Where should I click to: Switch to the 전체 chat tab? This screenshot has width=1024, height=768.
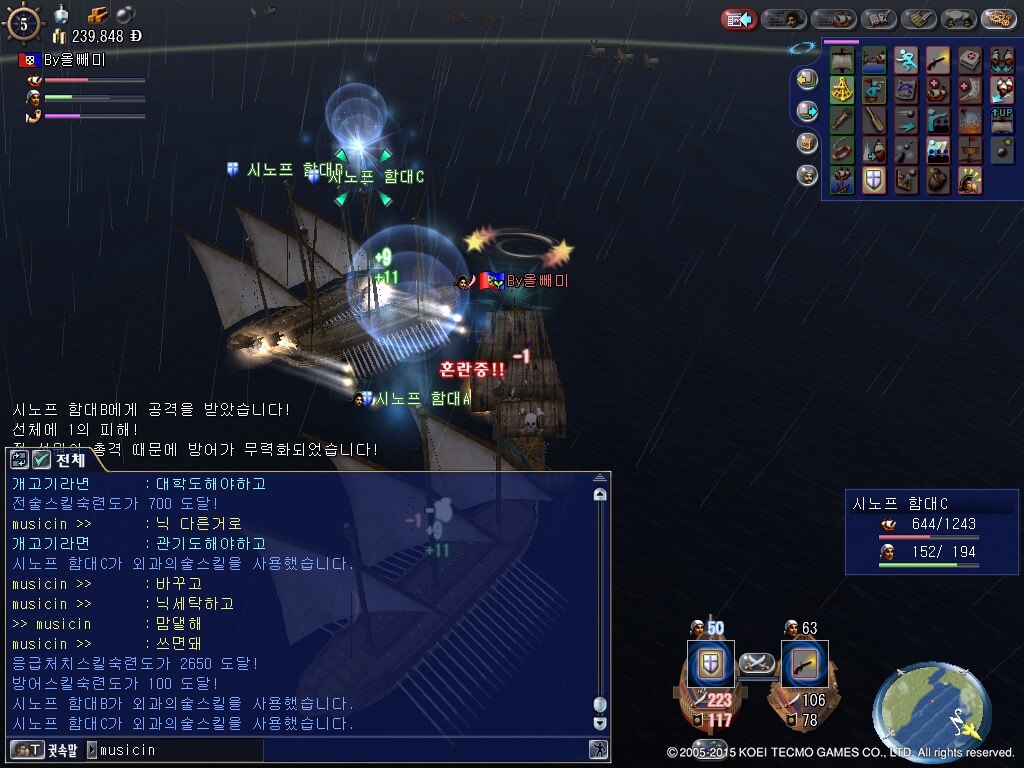click(60, 459)
